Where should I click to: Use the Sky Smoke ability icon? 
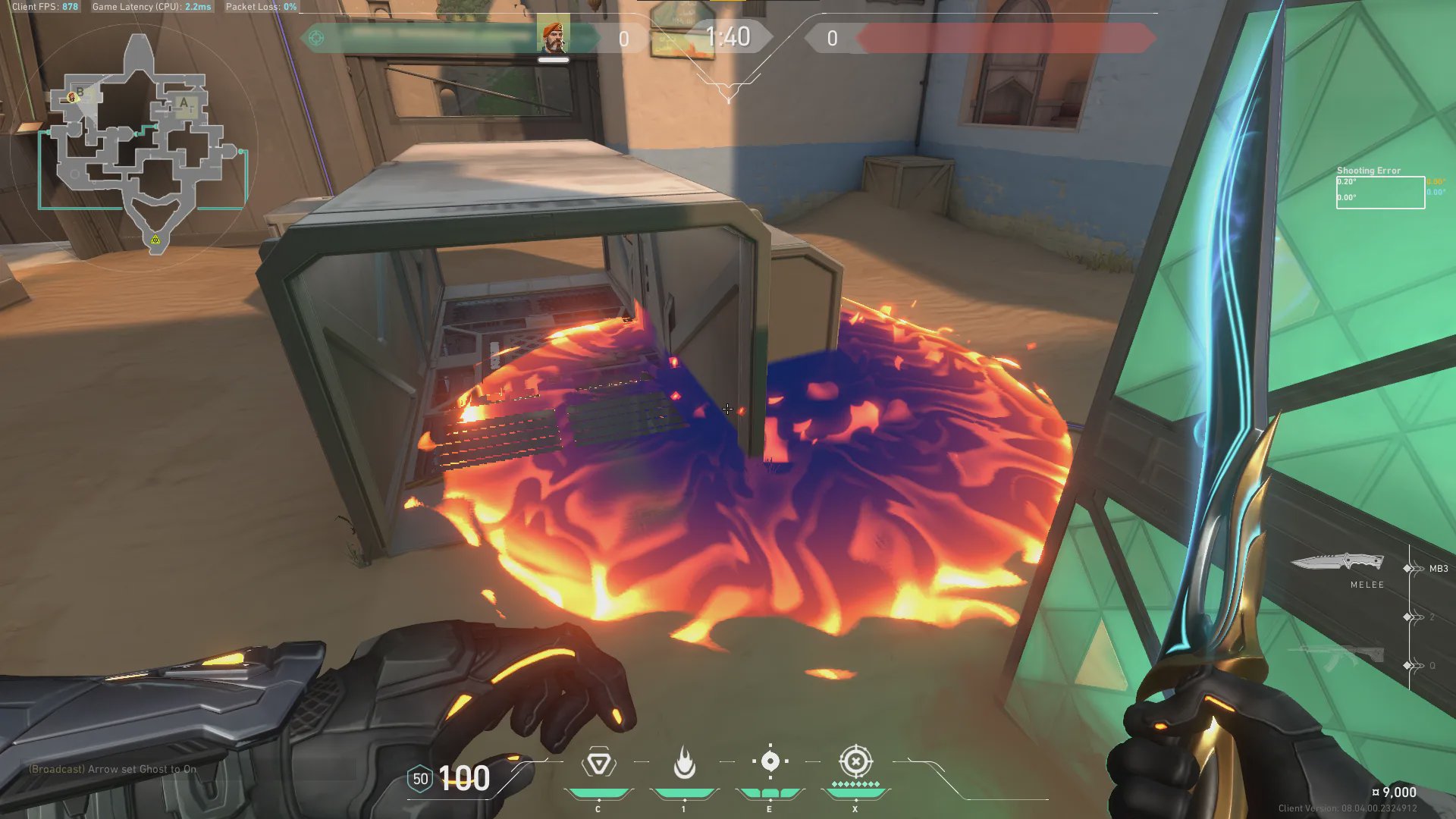pos(770,761)
